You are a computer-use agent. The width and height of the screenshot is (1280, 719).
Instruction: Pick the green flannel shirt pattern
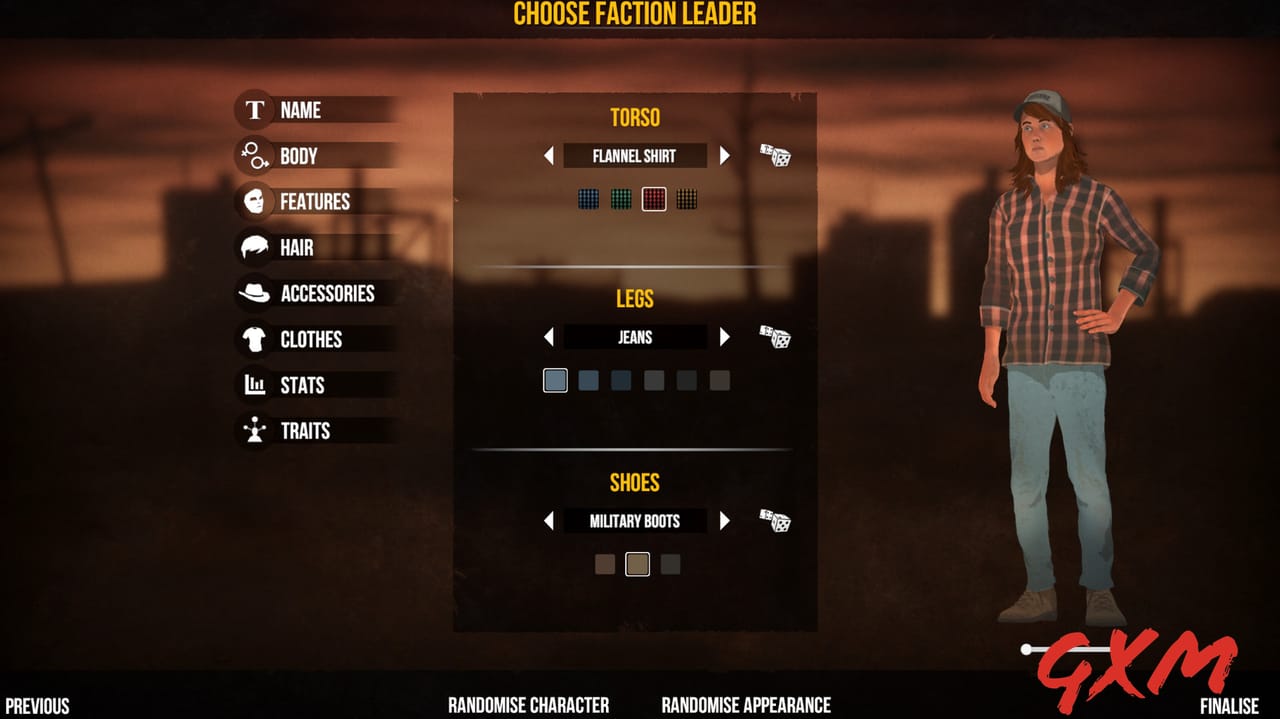pos(621,199)
